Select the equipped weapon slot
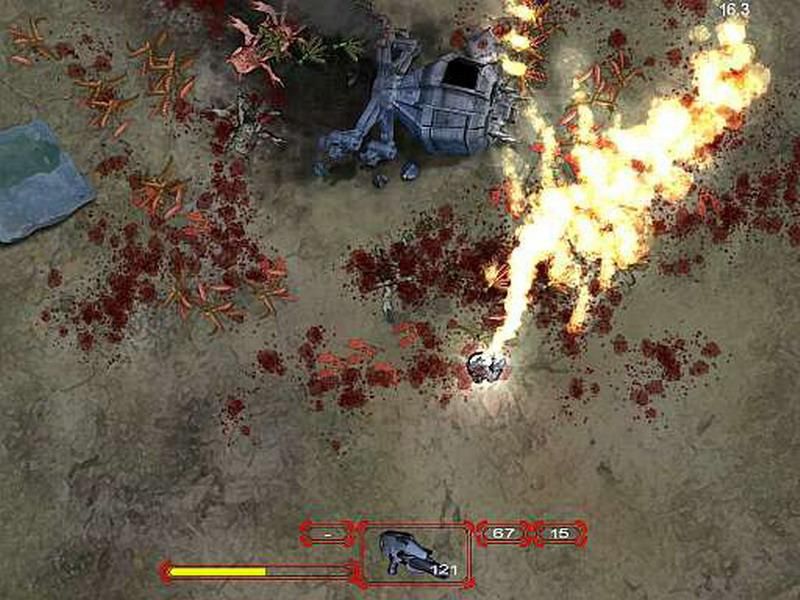This screenshot has height=600, width=800. click(415, 553)
